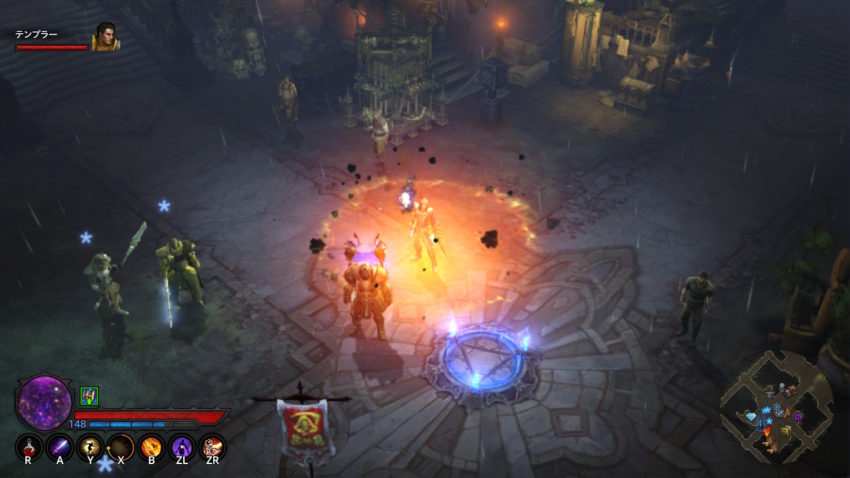Viewport: 850px width, 478px height.
Task: Select the Templar follower portrait
Action: coord(105,37)
